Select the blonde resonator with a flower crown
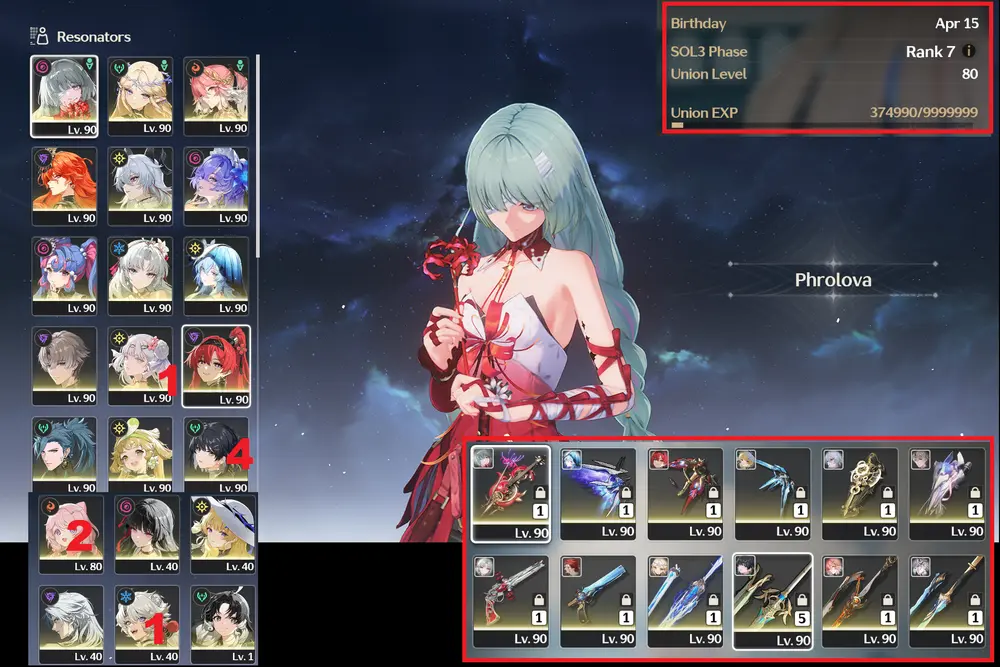 pos(140,95)
